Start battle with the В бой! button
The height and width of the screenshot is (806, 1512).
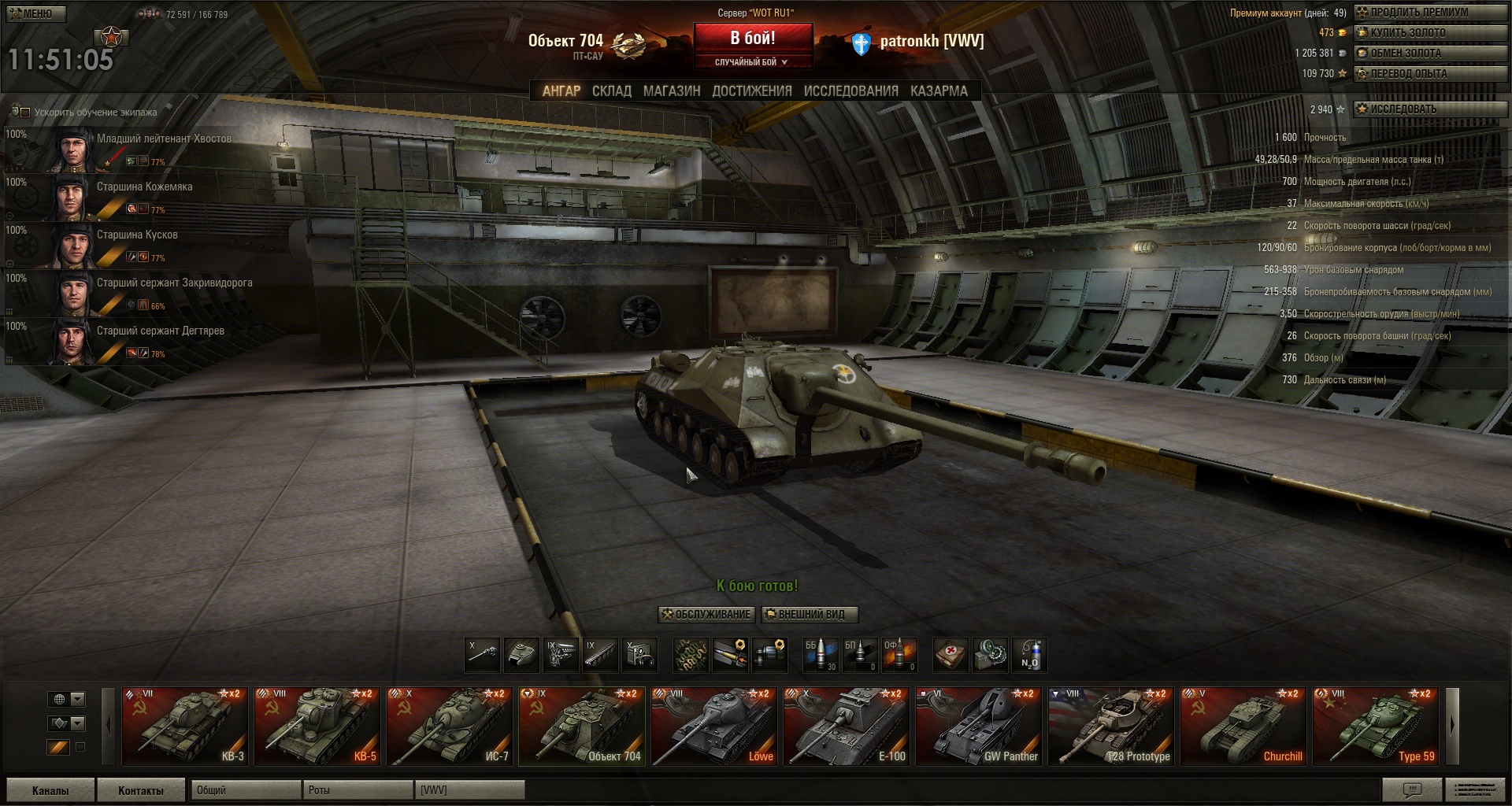pyautogui.click(x=752, y=38)
